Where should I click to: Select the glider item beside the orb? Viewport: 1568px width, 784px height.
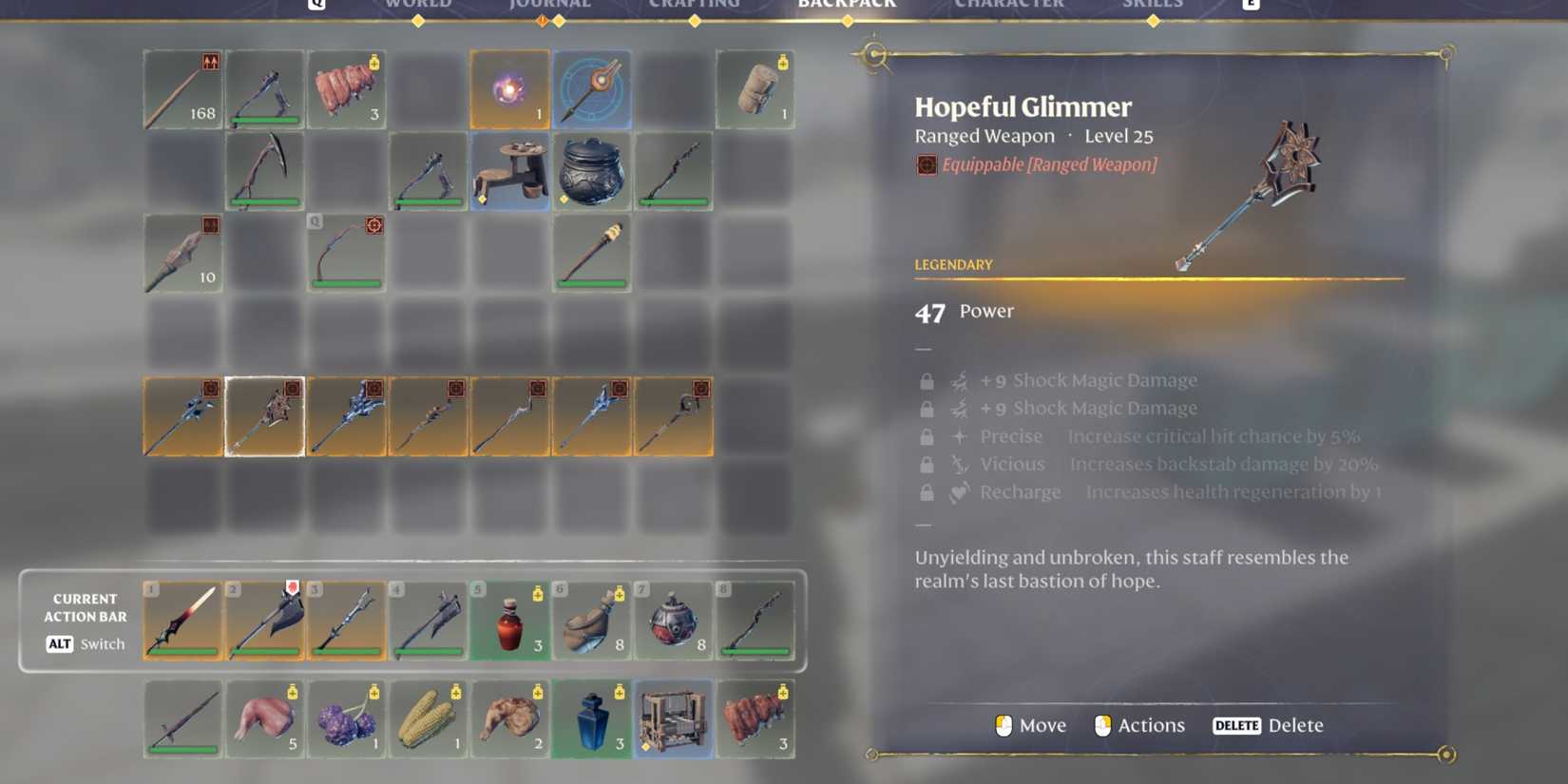click(x=591, y=88)
